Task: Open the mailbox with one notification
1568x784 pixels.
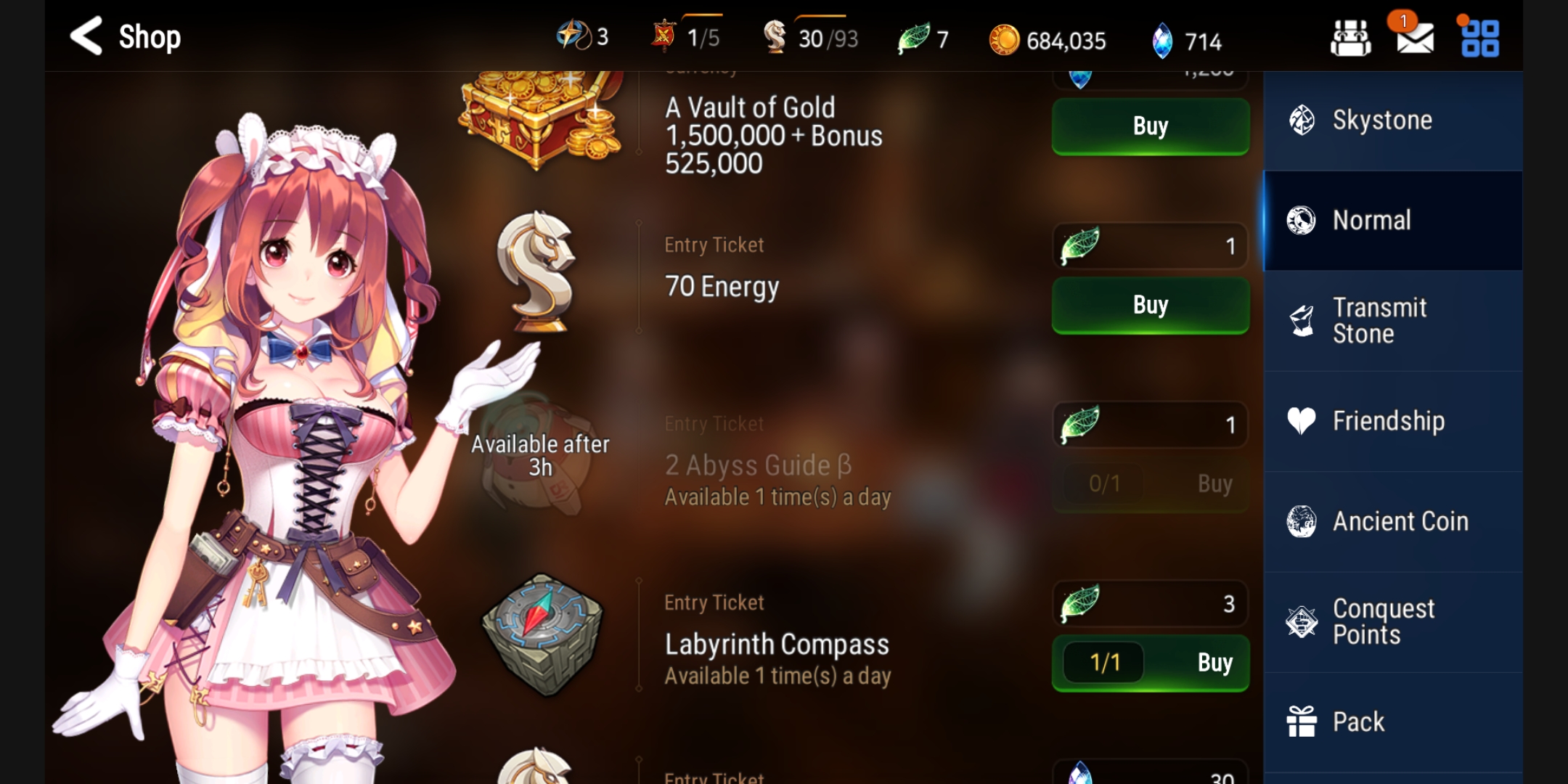Action: coord(1414,38)
